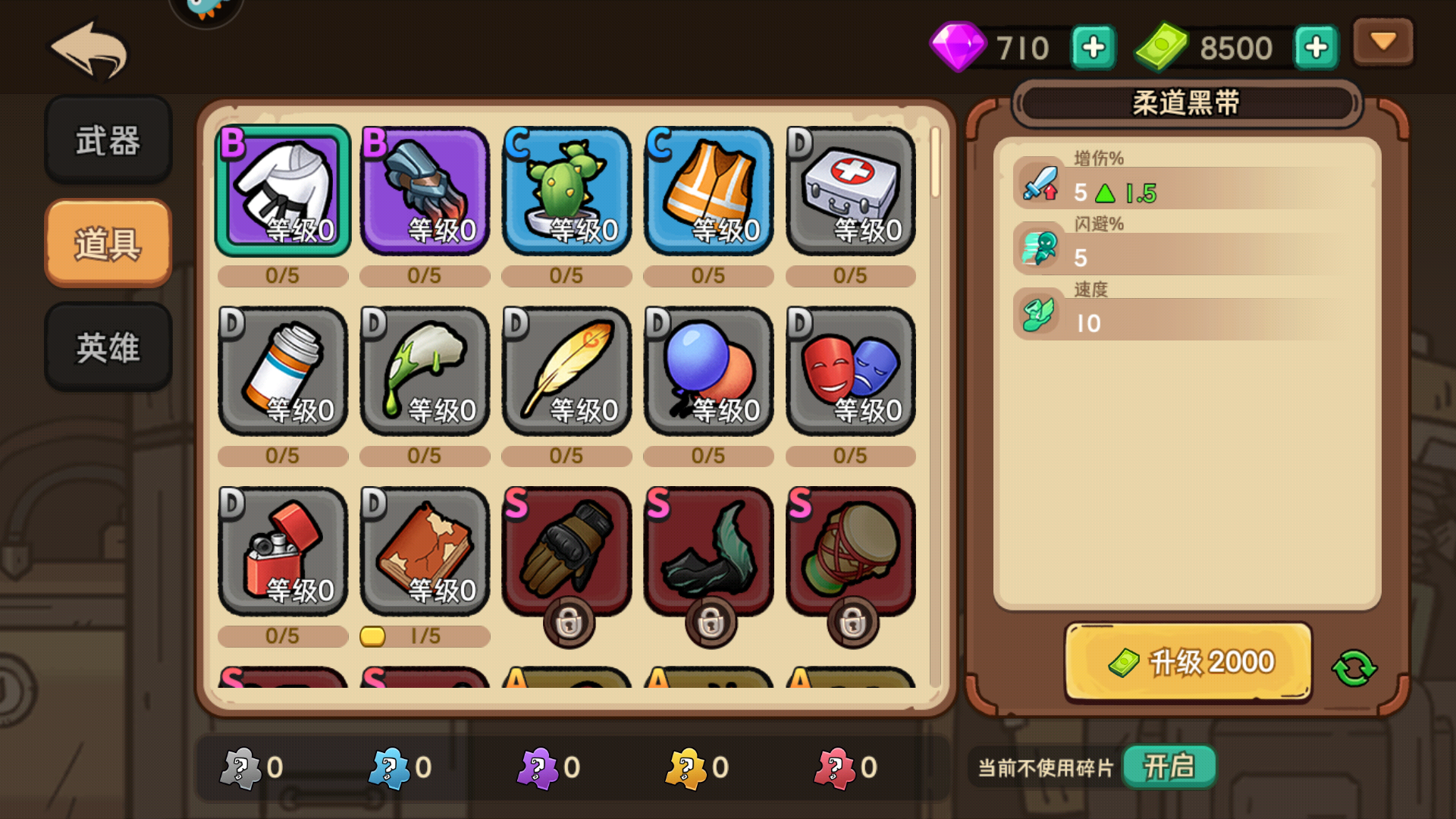Open the top-right dropdown panel
This screenshot has width=1456, height=819.
(1382, 42)
